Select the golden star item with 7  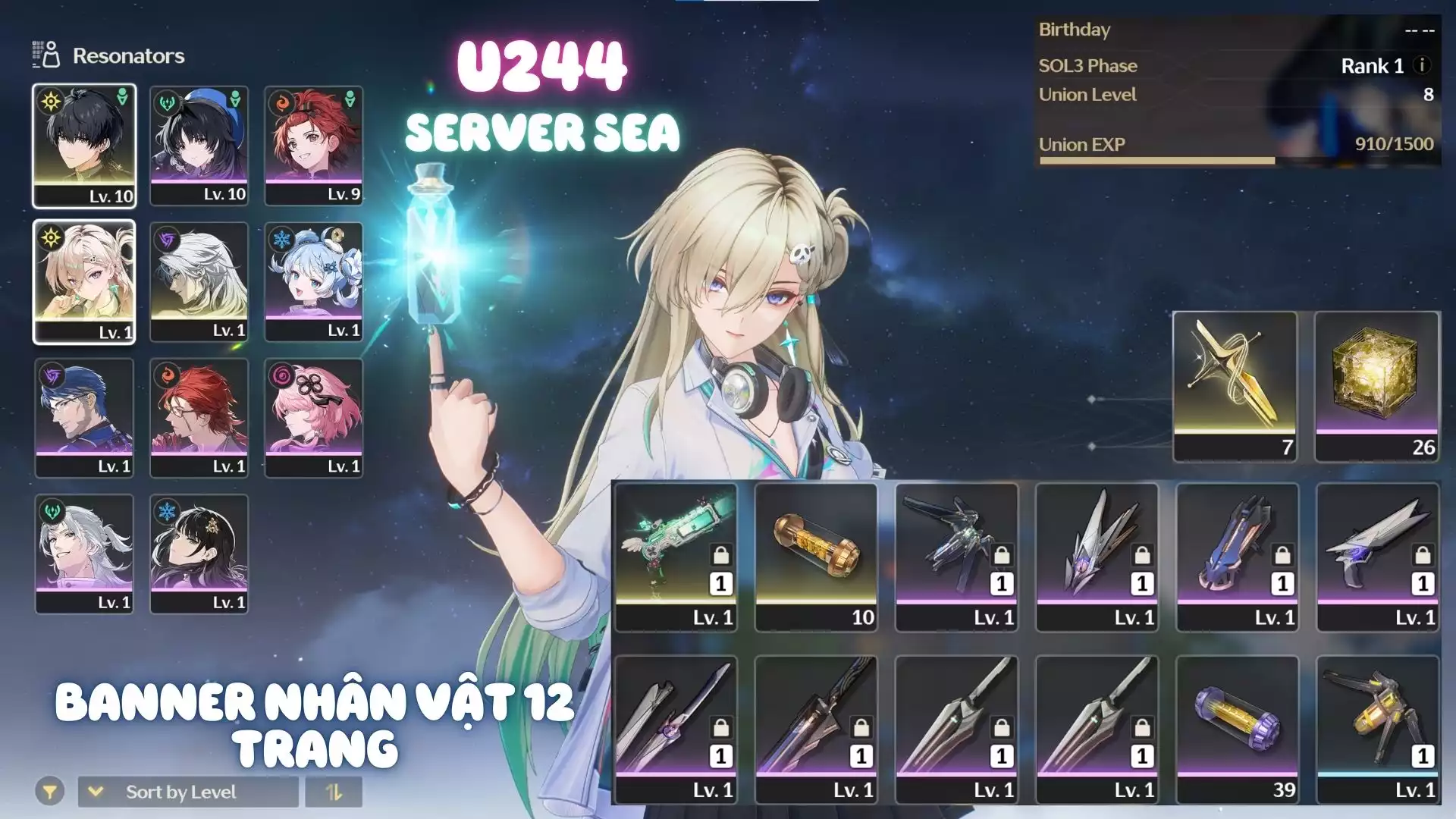[1235, 385]
